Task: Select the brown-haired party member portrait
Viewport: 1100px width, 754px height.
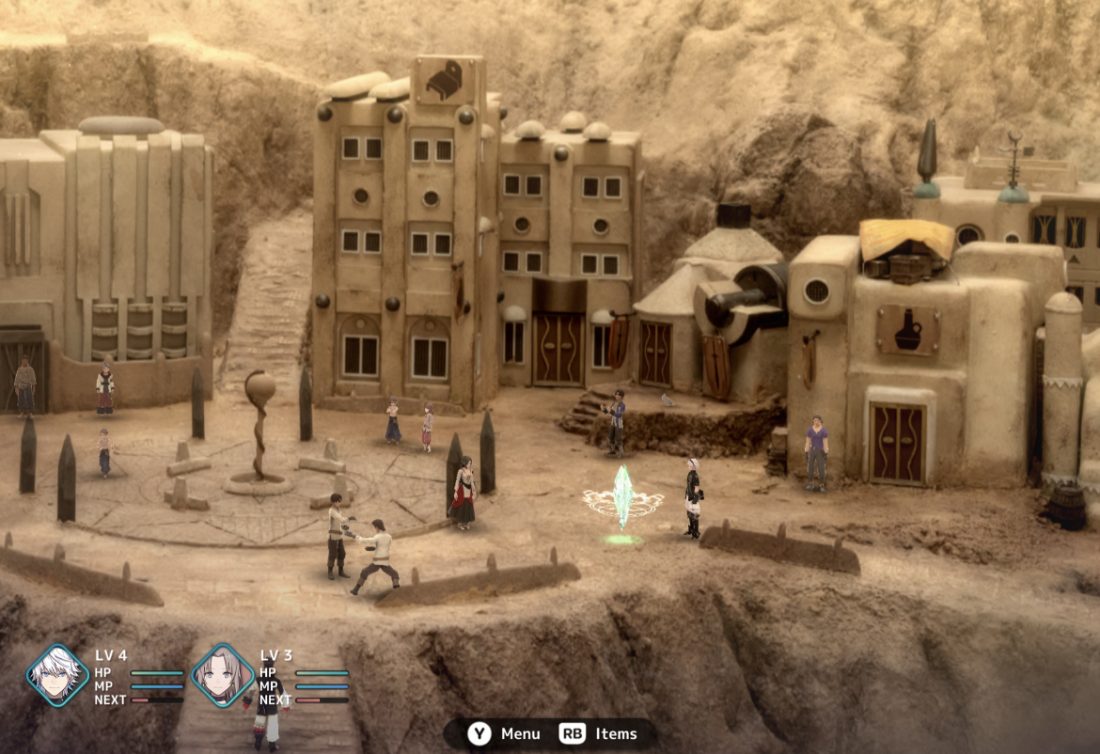Action: coord(222,675)
